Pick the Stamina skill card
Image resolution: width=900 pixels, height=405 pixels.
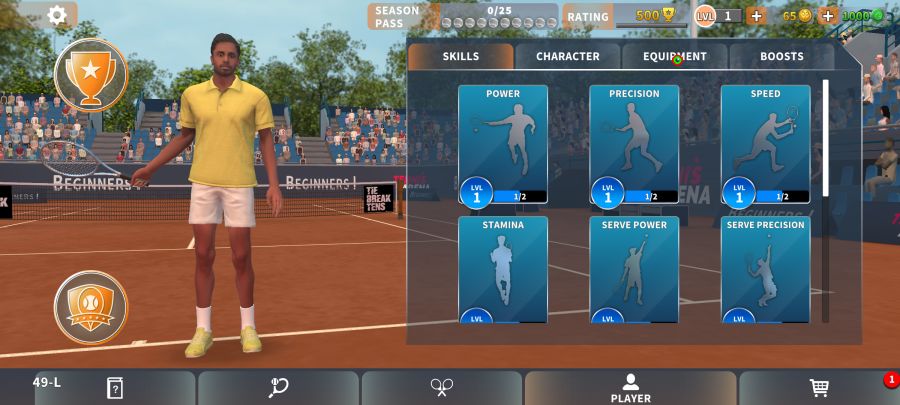(503, 270)
